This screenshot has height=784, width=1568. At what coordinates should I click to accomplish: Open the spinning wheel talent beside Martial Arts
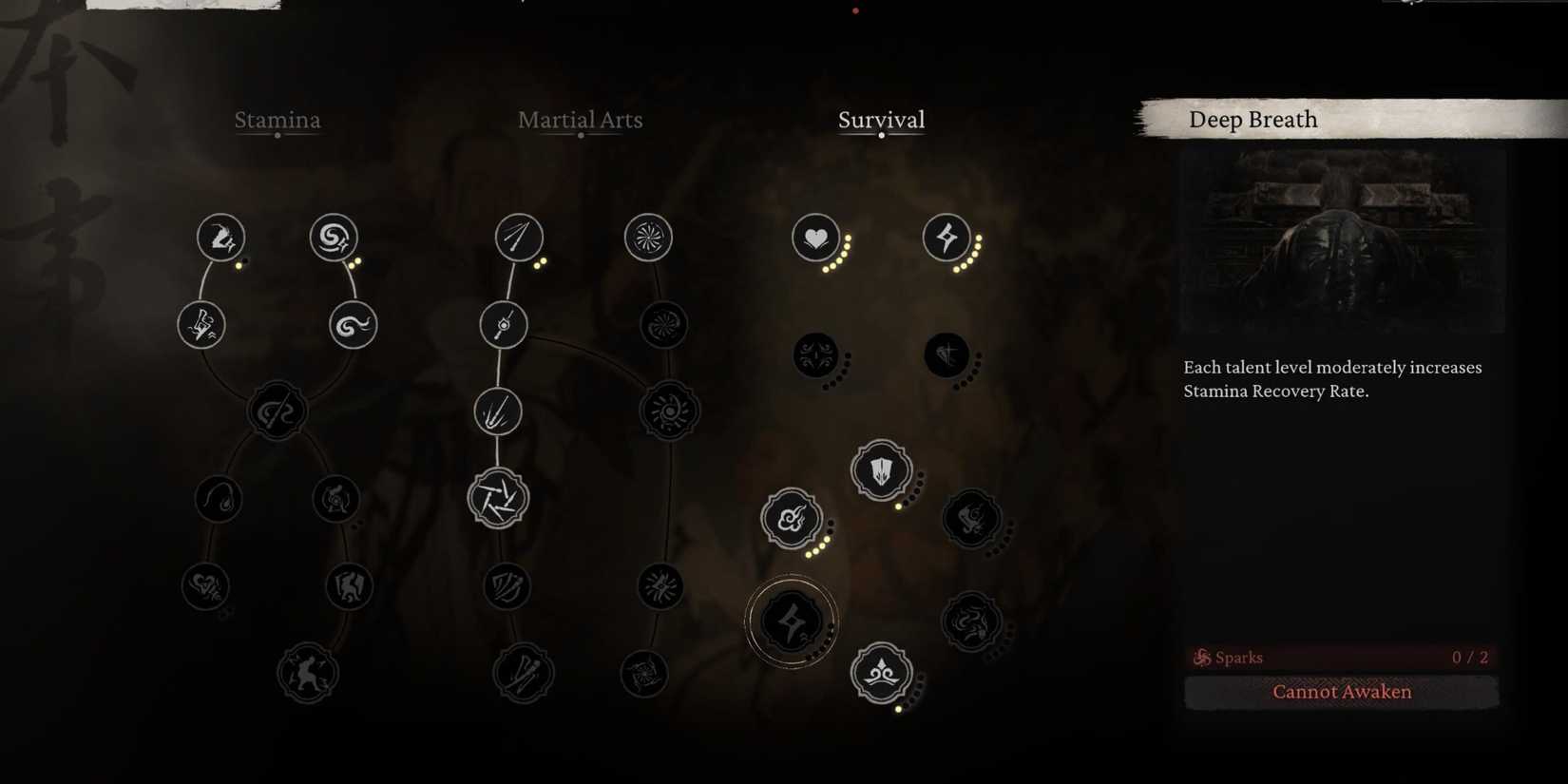[x=648, y=238]
